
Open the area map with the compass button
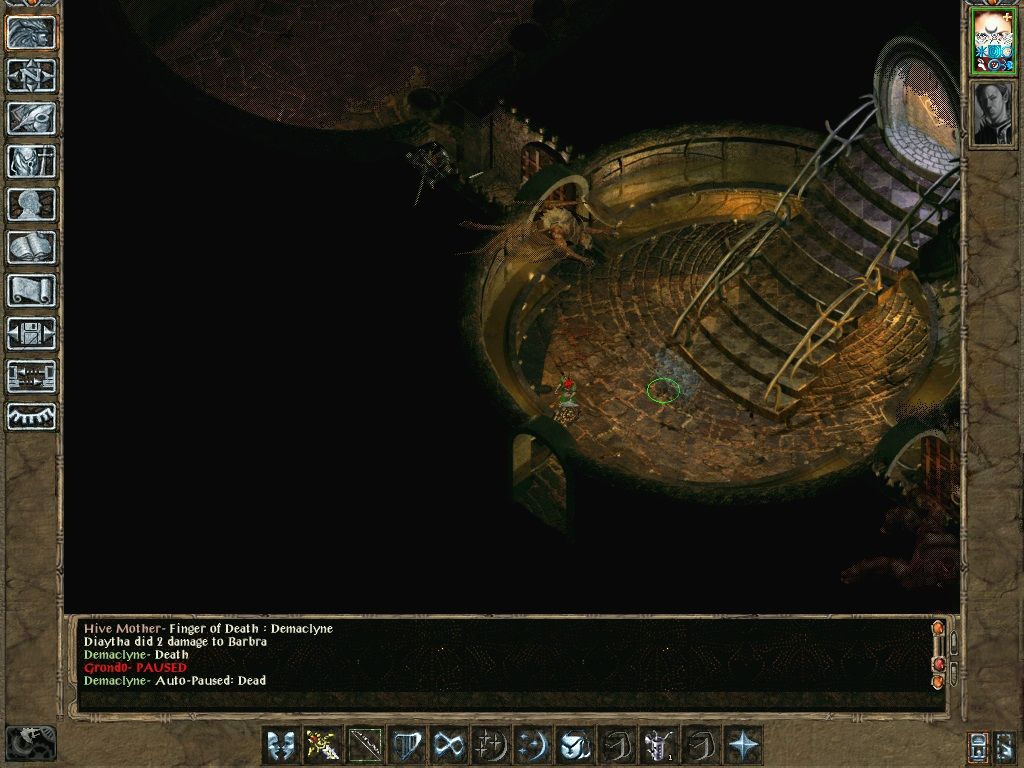point(32,75)
